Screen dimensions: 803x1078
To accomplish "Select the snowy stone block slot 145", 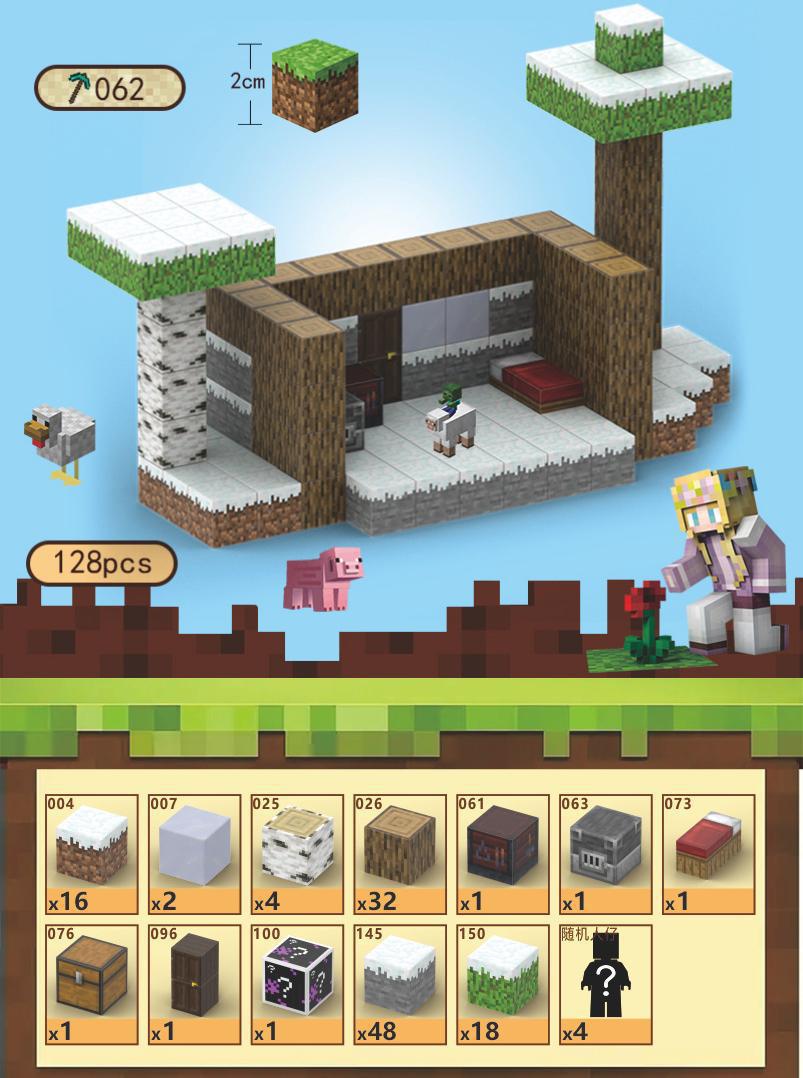I will pos(400,984).
